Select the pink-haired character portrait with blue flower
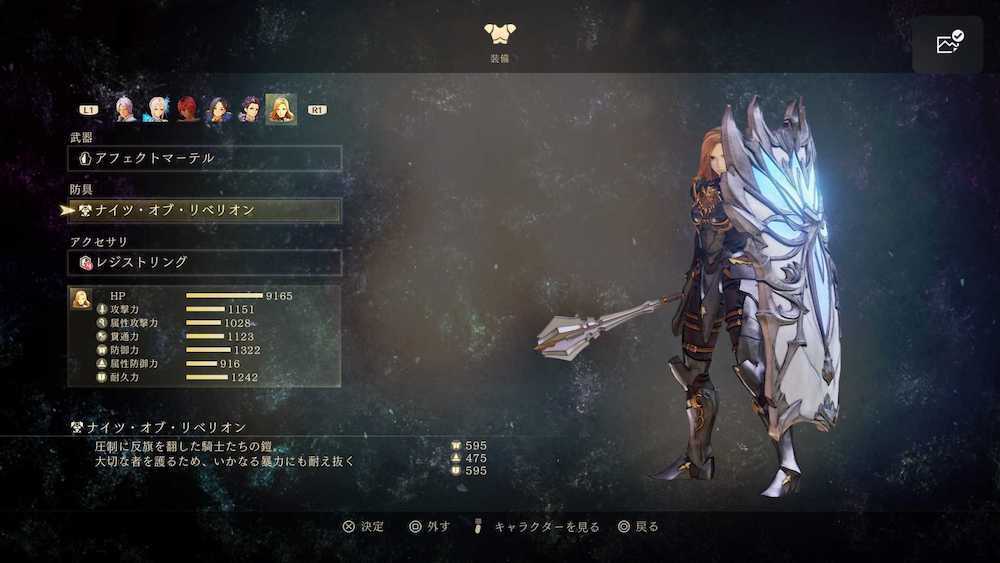 pos(157,109)
